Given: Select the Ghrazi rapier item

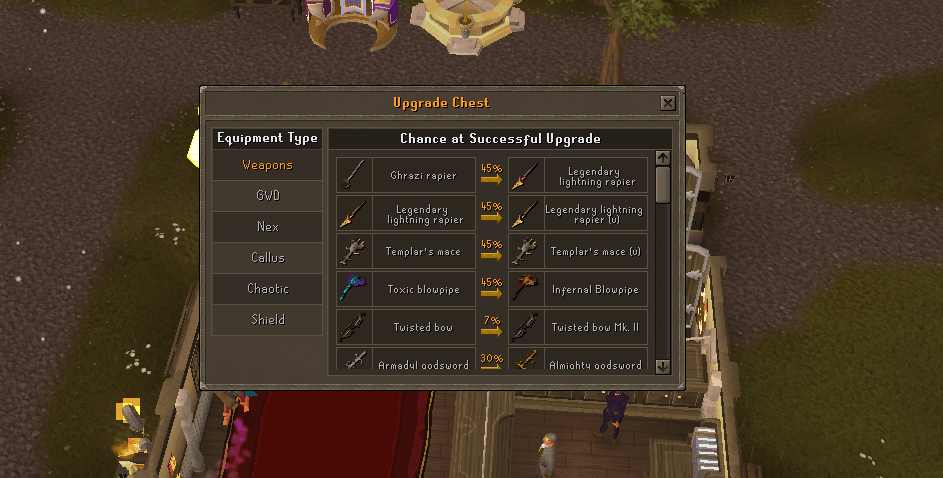Looking at the screenshot, I should tap(406, 175).
